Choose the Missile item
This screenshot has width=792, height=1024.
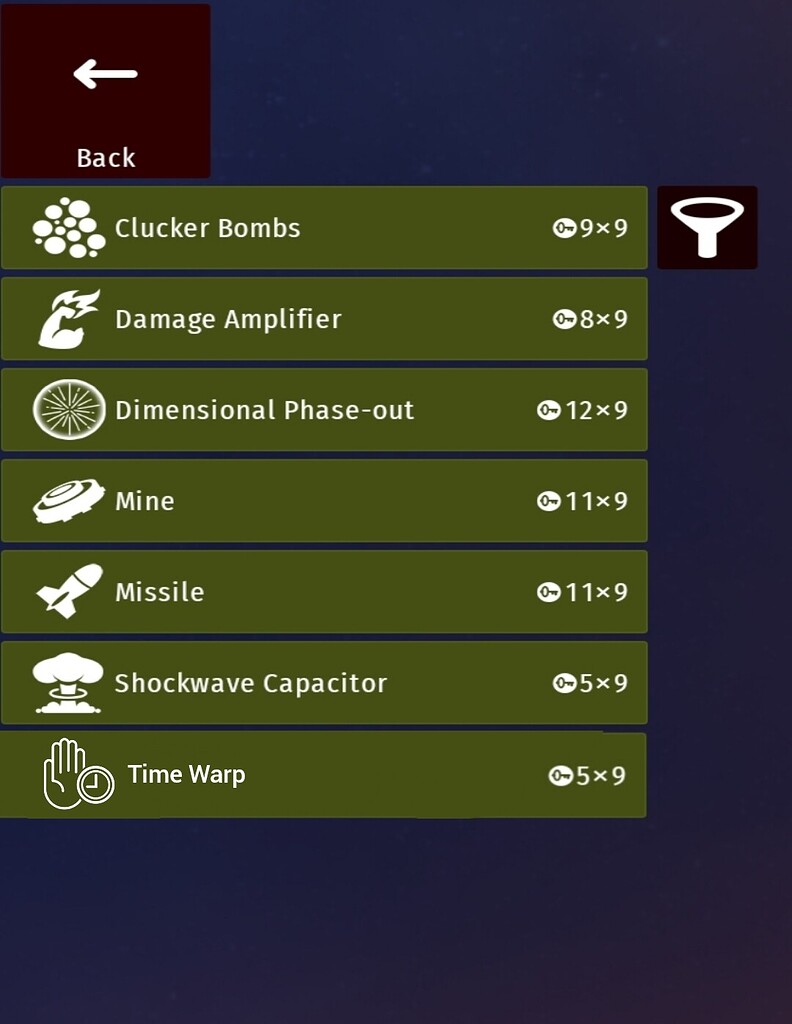coord(324,592)
